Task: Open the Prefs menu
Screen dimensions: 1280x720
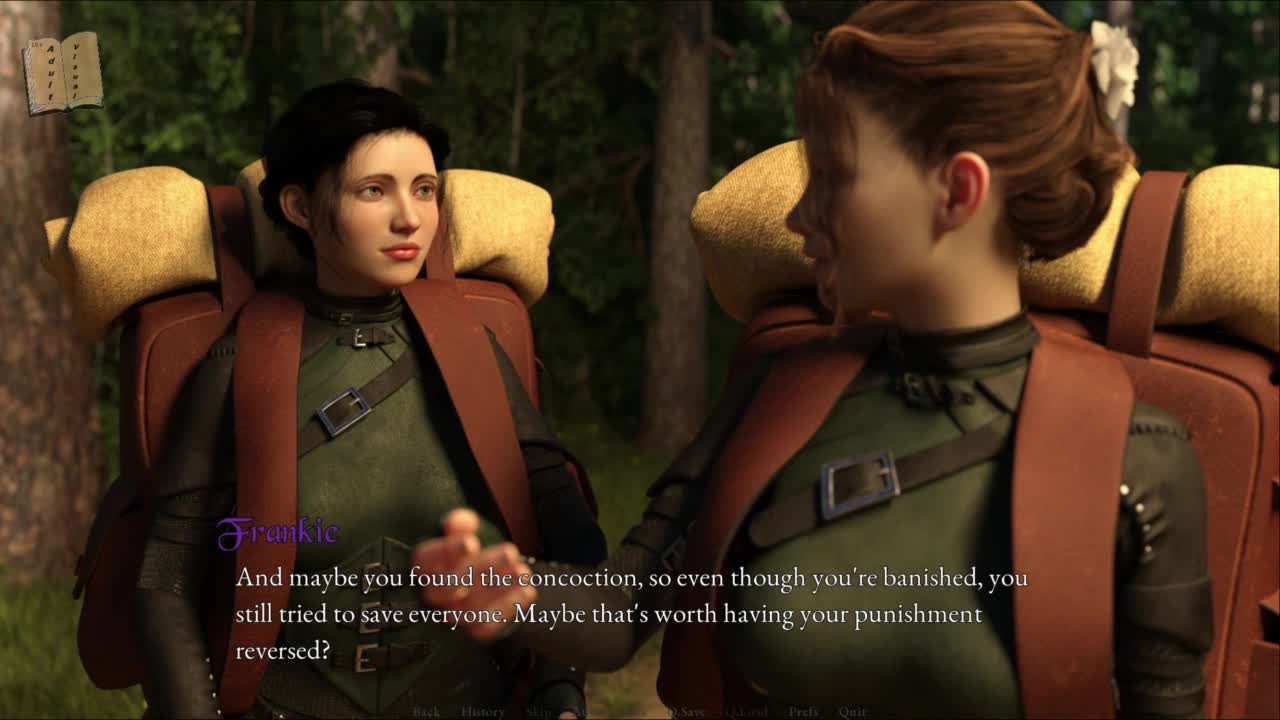Action: 803,712
